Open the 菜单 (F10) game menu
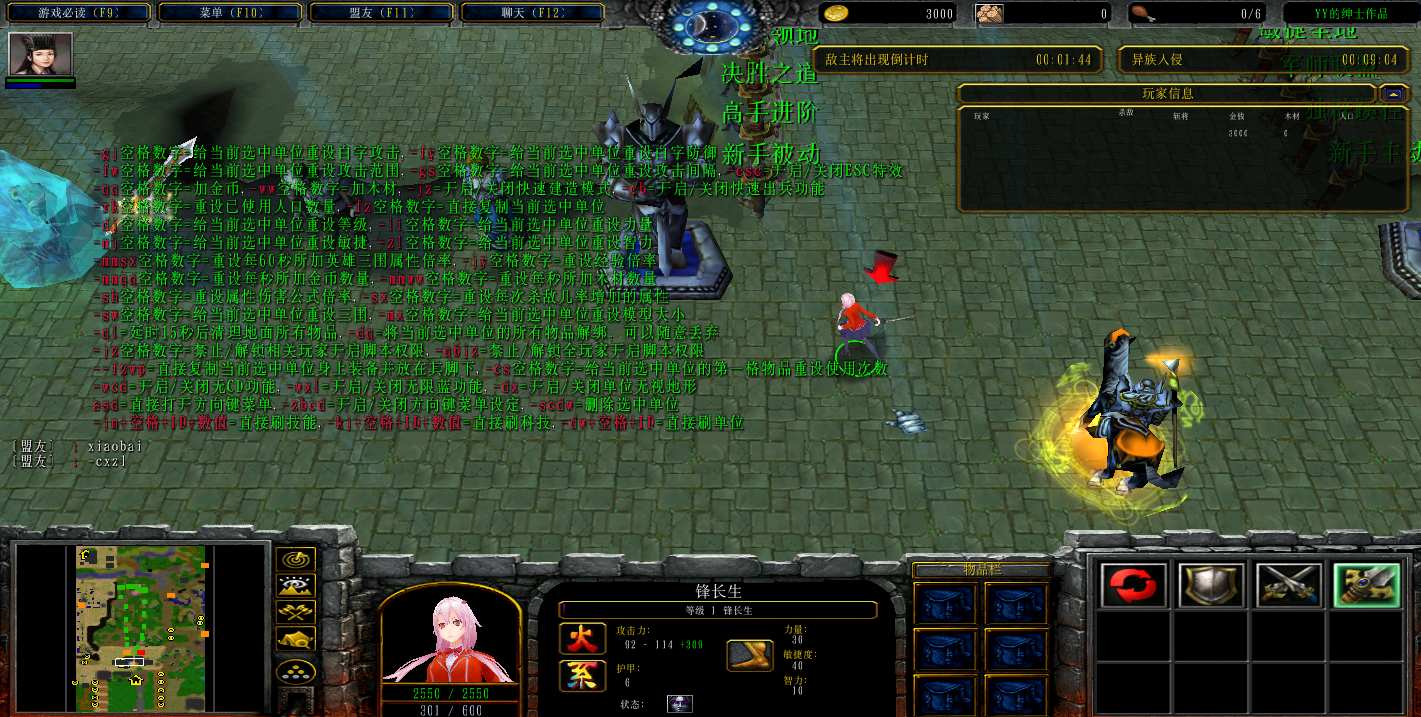 pos(230,13)
